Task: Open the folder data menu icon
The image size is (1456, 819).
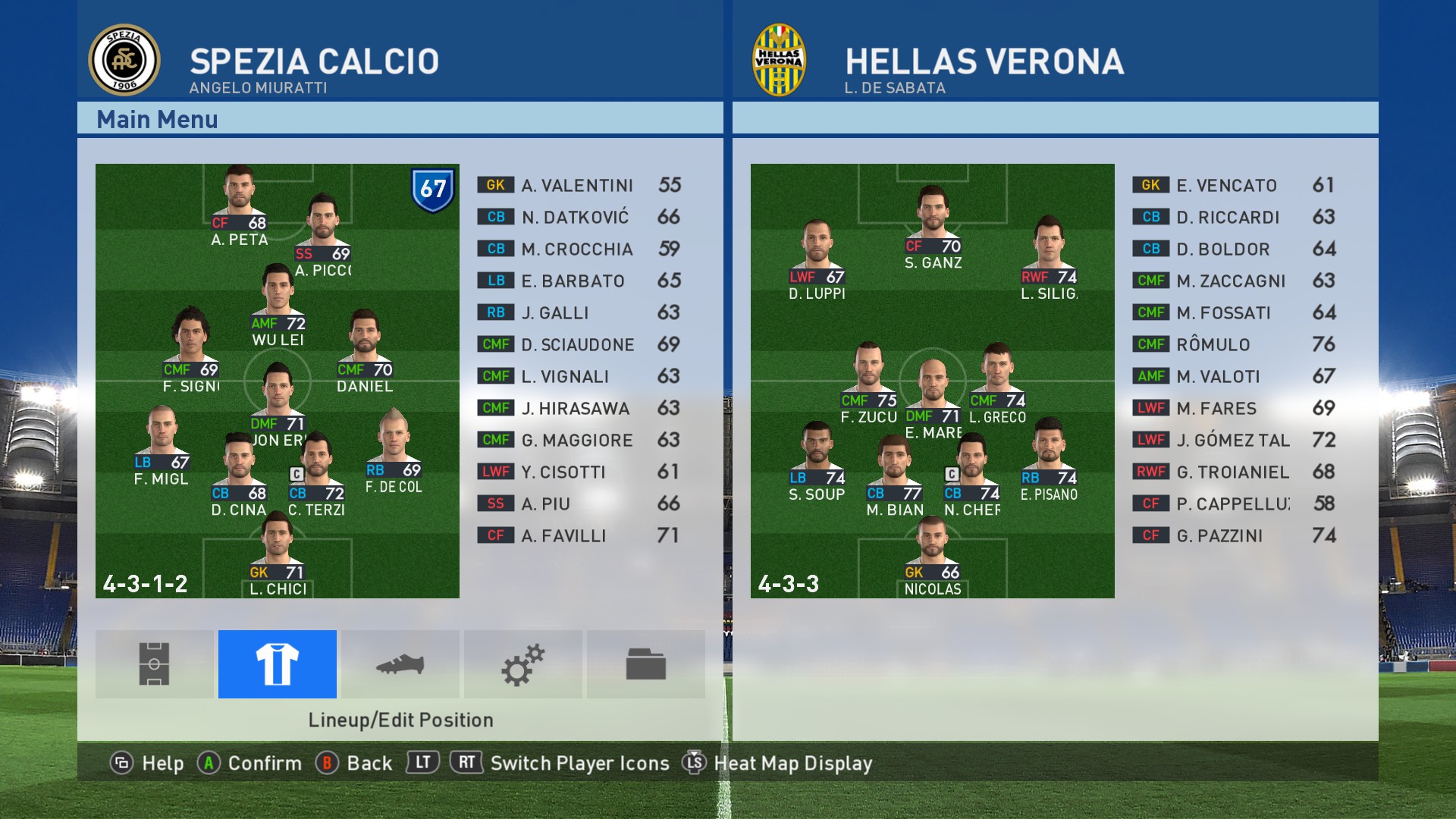Action: click(646, 664)
